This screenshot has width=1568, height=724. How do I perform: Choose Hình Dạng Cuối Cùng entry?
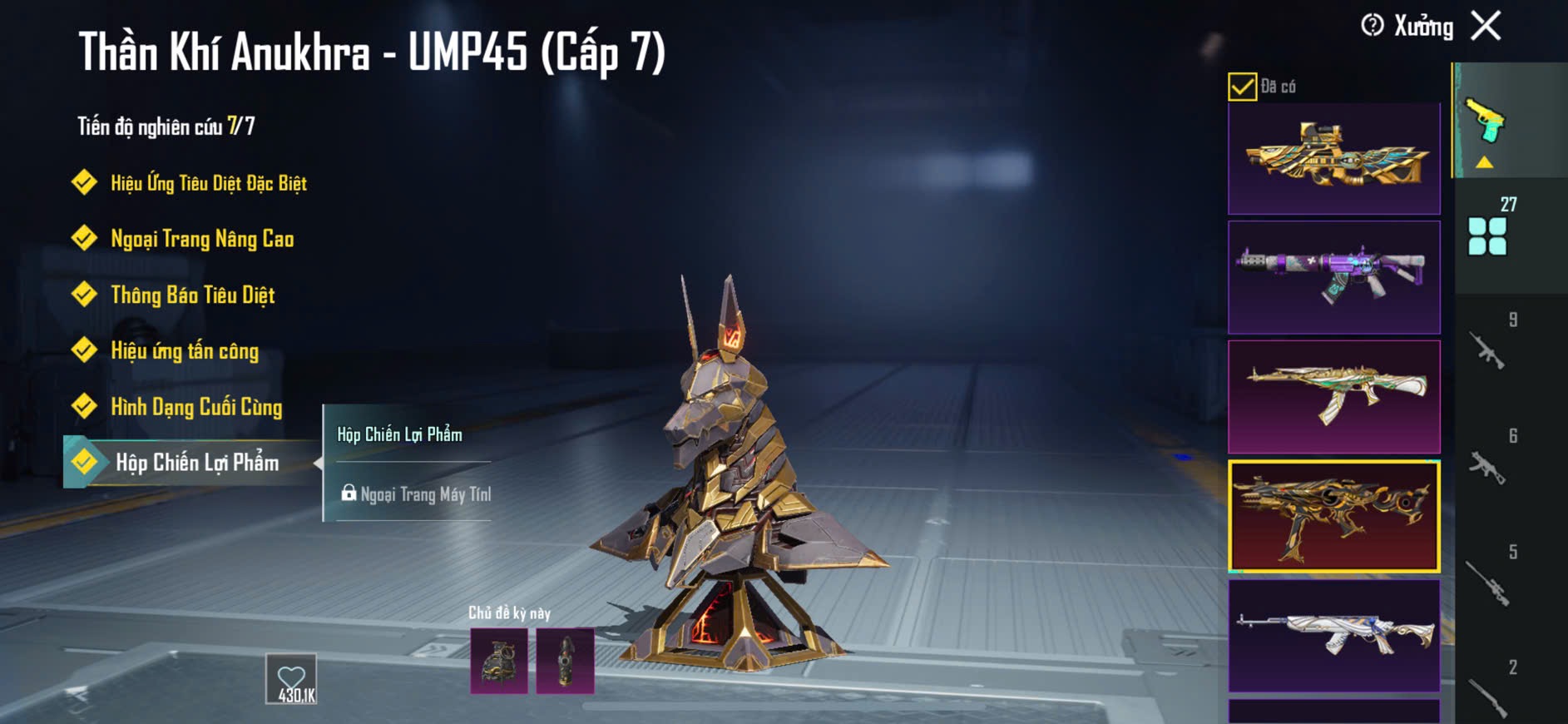[196, 406]
